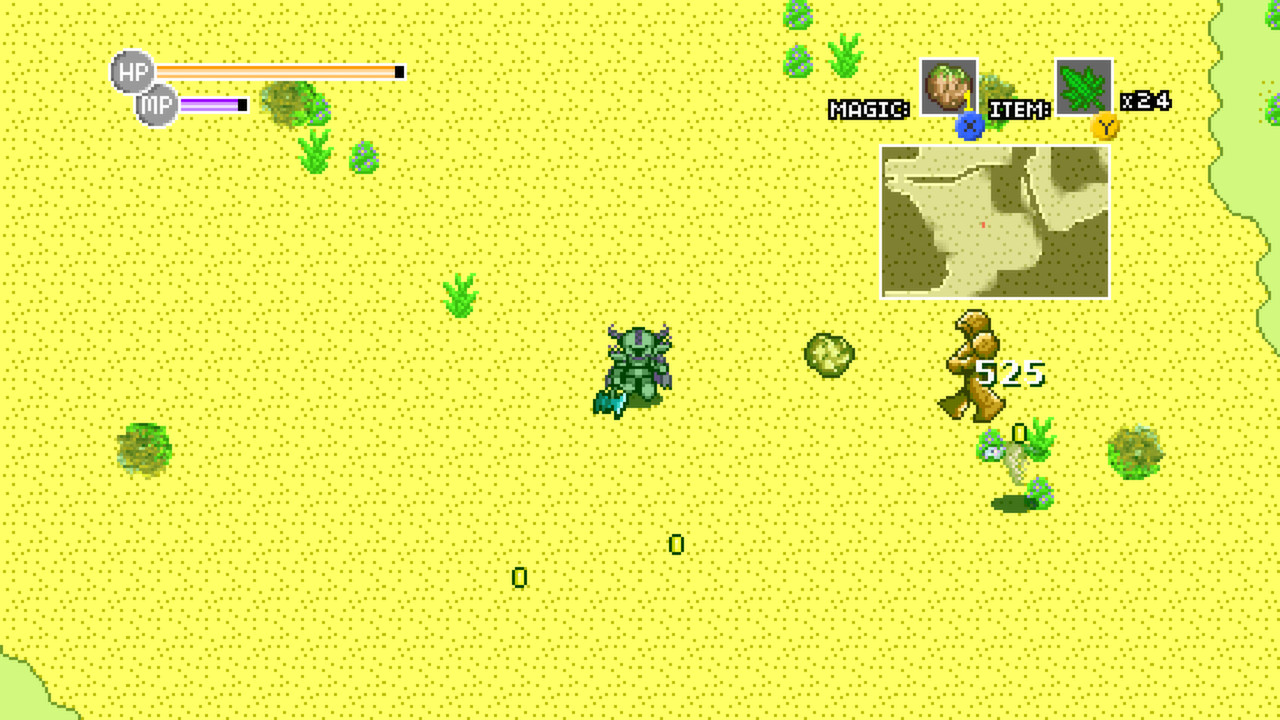The image size is (1280, 720).
Task: Click the blue X button badge
Action: click(x=967, y=126)
